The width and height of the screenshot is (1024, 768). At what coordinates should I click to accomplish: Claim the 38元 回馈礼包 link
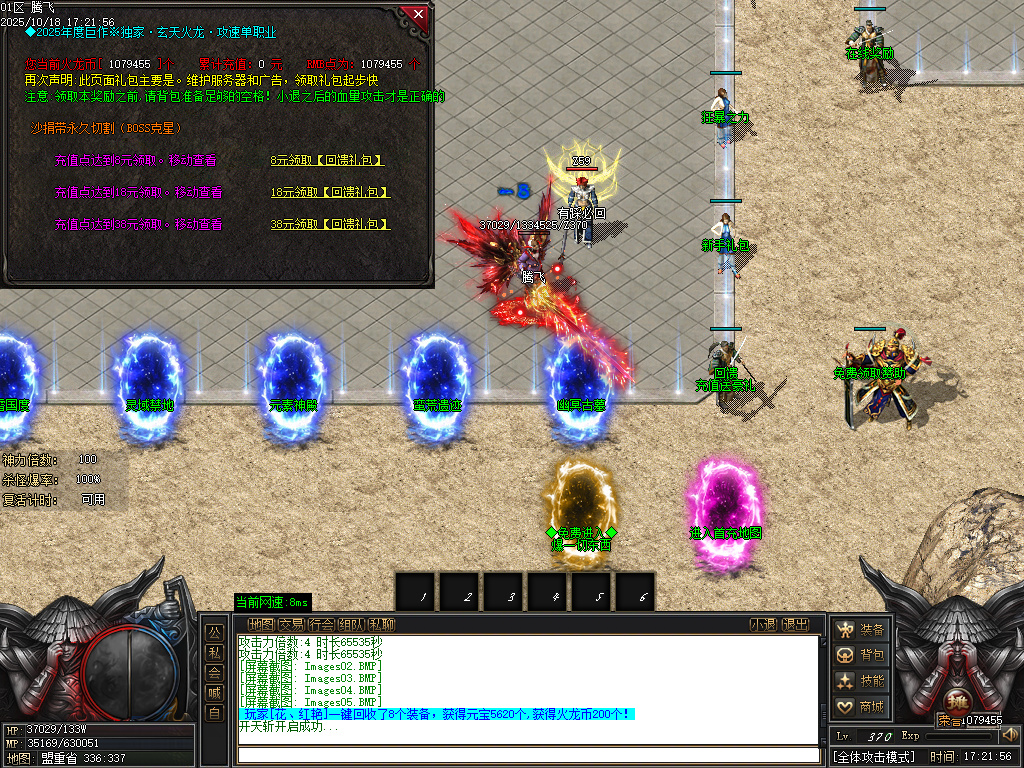(330, 225)
